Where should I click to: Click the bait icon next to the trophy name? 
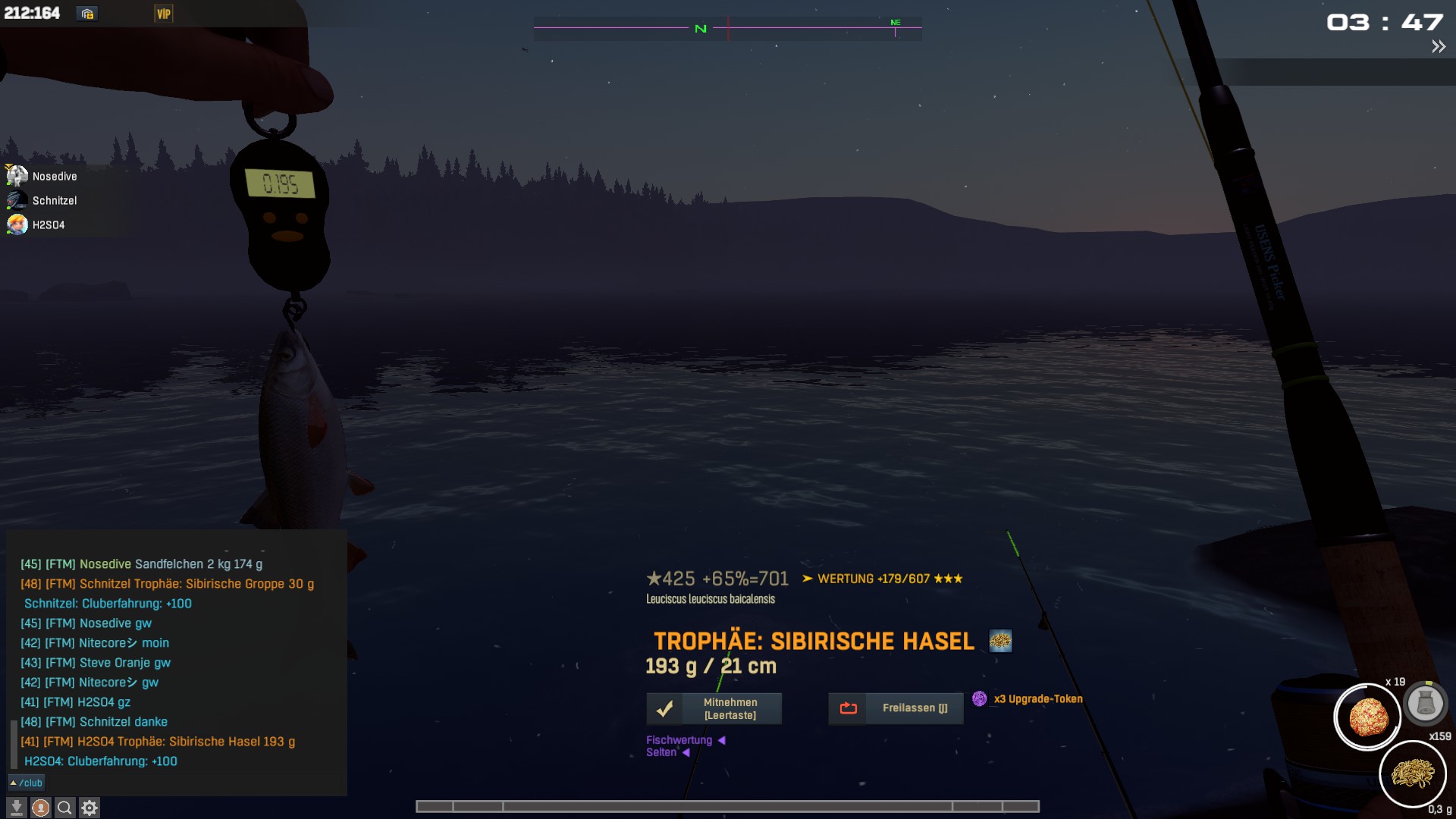(1000, 642)
